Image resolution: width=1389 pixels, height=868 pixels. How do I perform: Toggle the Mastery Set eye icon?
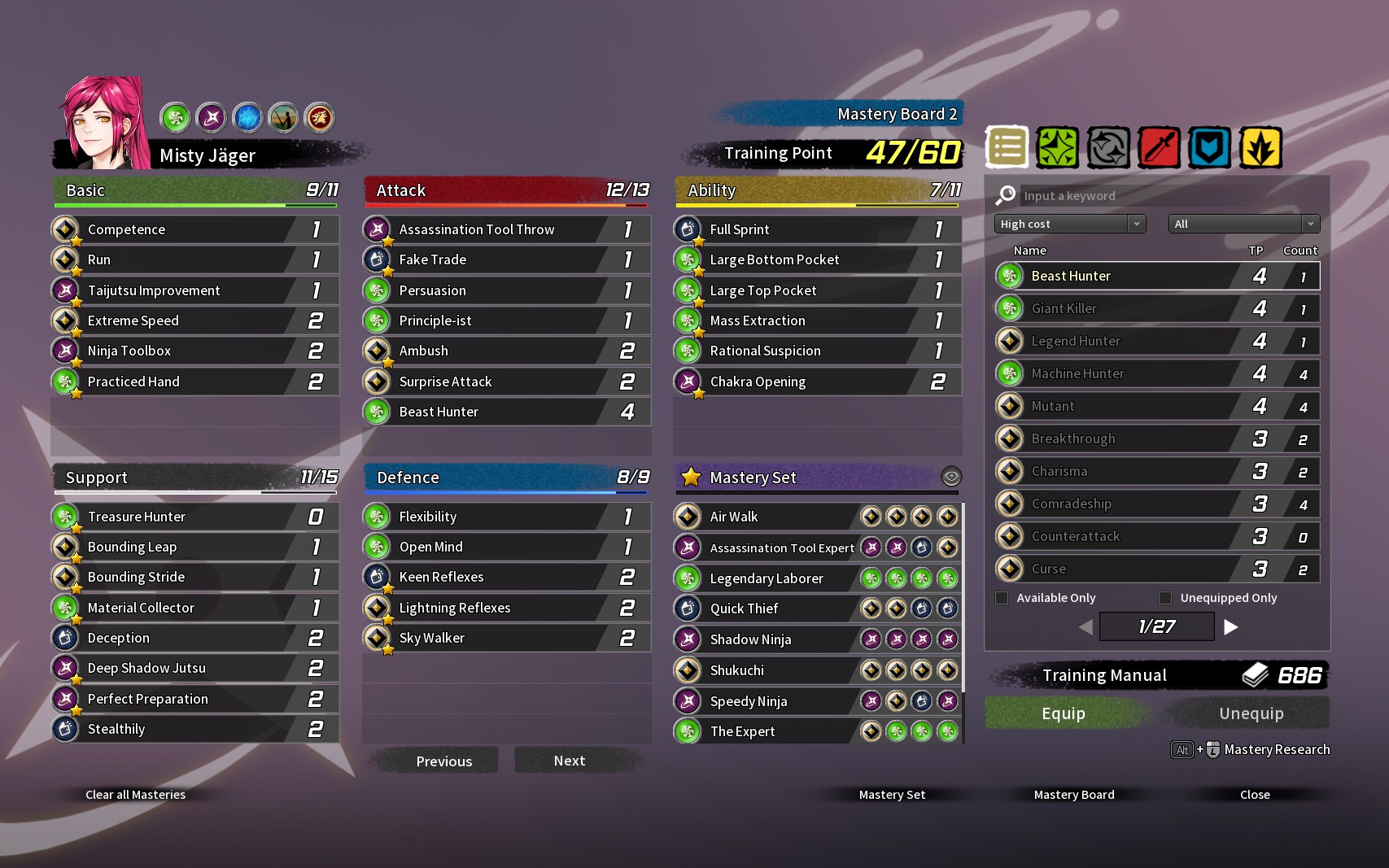[x=950, y=477]
